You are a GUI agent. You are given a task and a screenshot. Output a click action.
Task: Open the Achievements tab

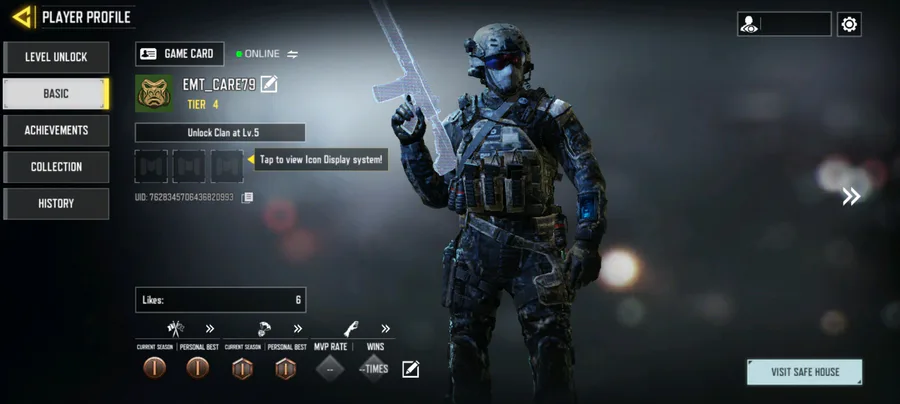[56, 130]
